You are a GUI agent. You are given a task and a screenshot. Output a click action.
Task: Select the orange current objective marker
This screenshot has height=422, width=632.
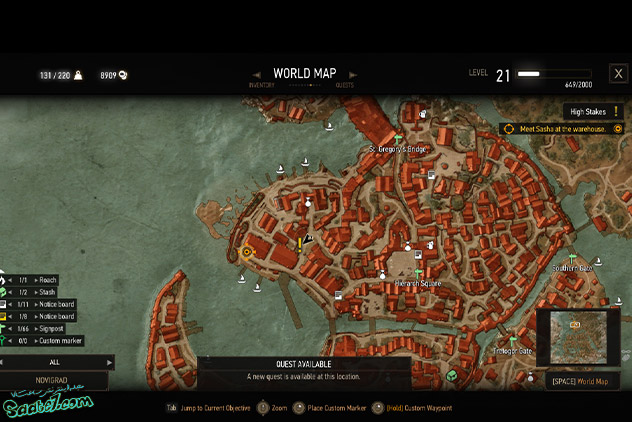click(x=247, y=252)
